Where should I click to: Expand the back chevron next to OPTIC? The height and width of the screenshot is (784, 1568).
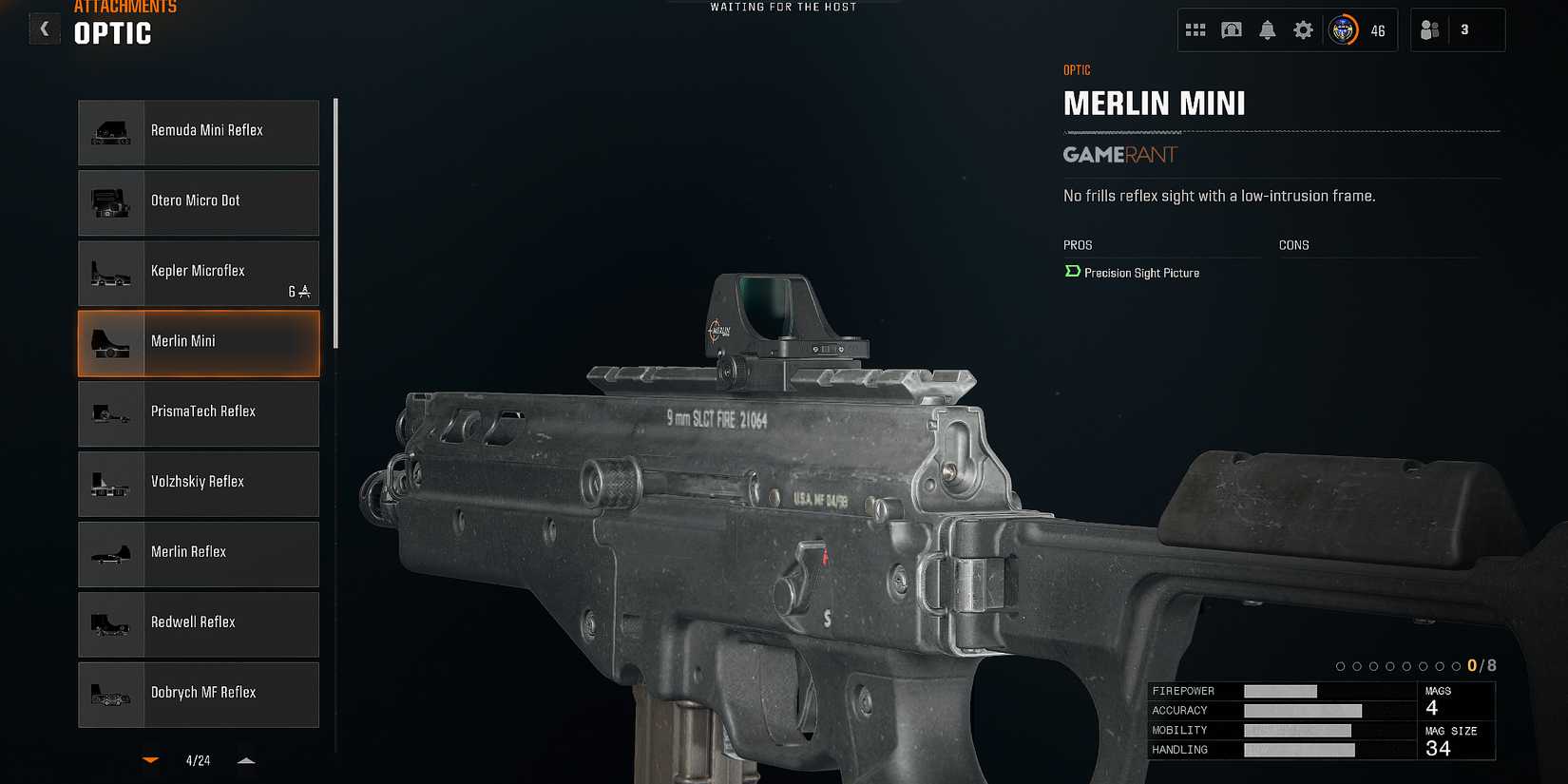tap(44, 28)
